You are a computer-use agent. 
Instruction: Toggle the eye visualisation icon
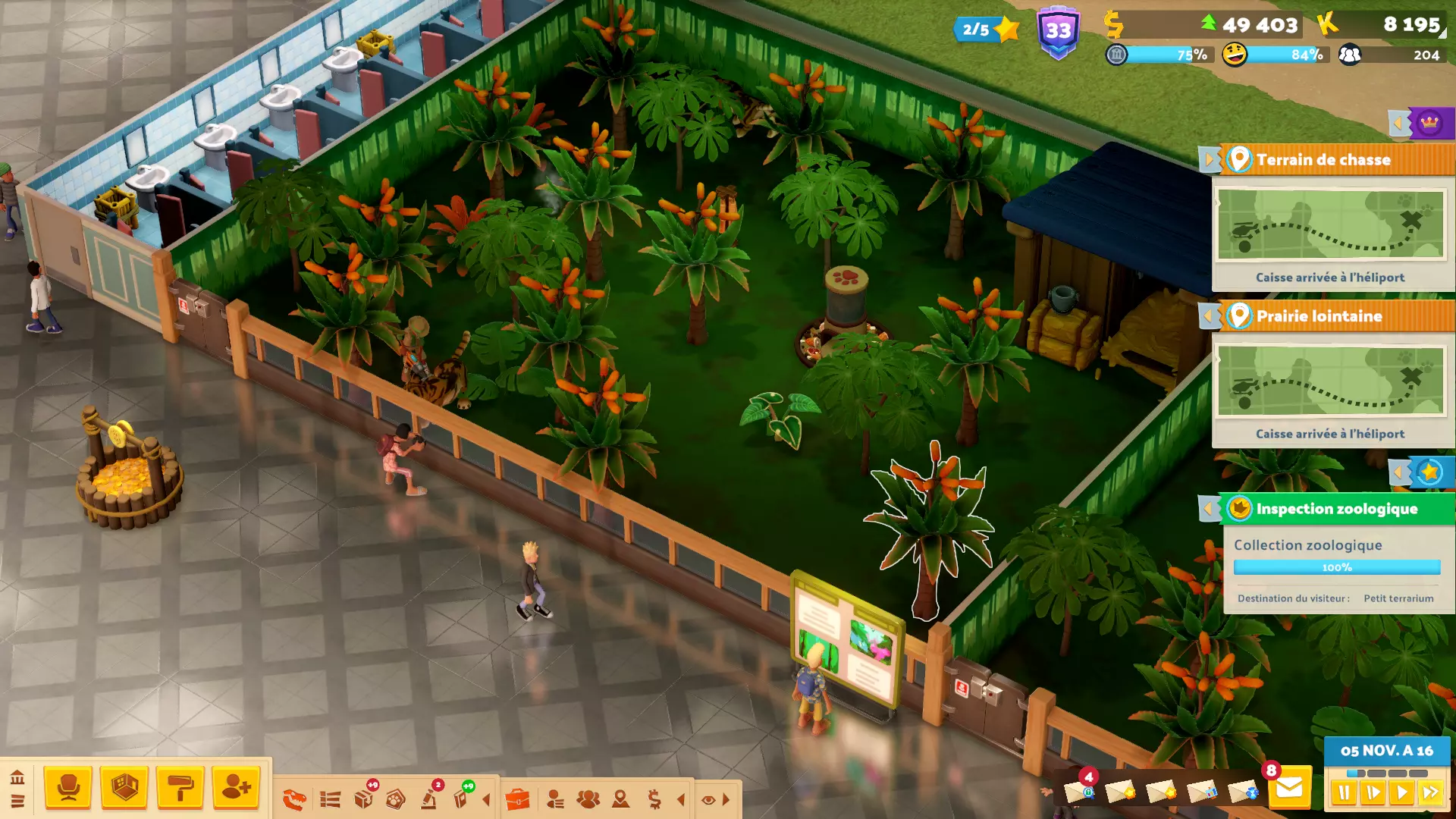708,799
